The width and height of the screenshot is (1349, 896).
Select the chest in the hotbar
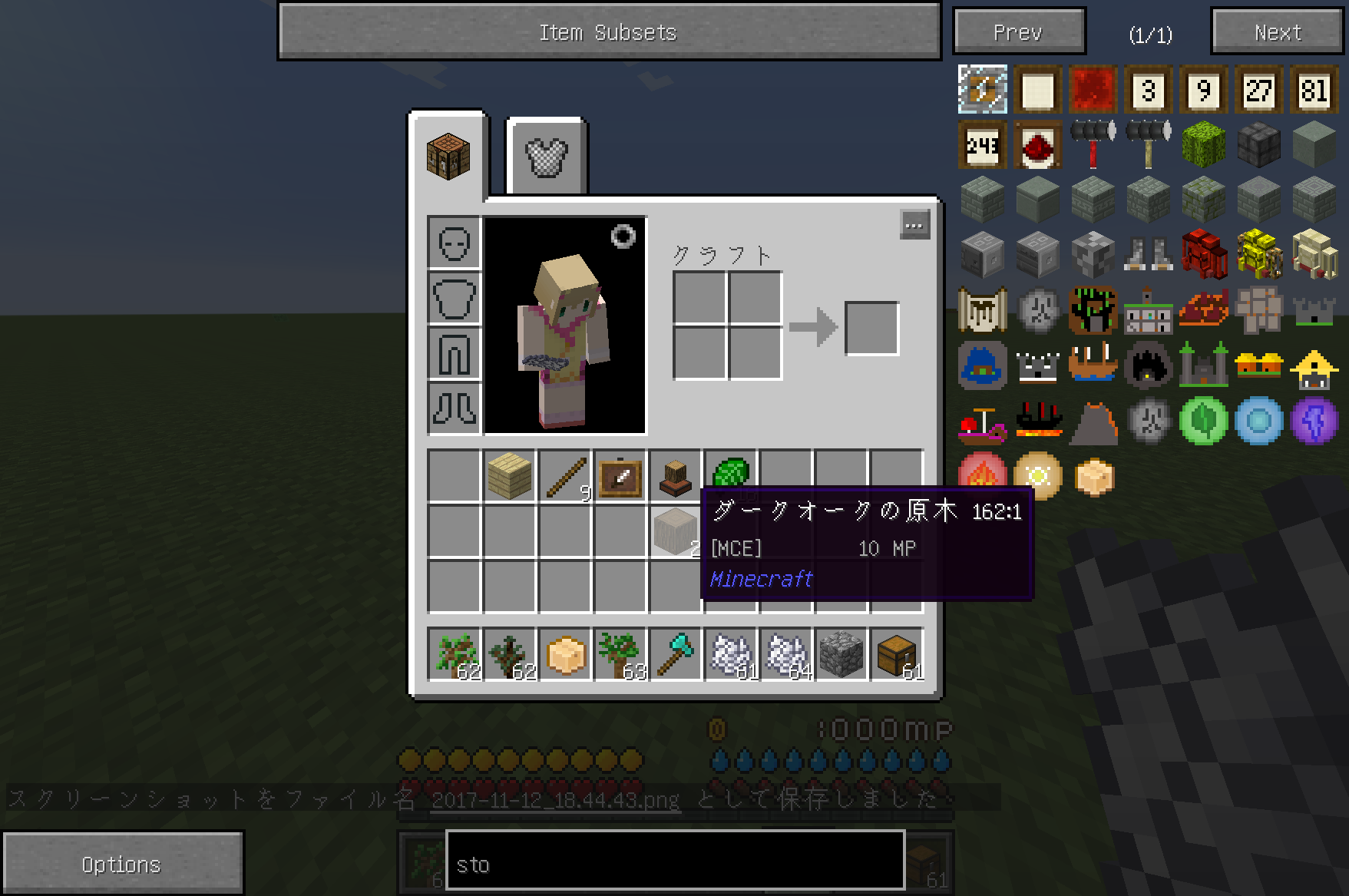click(895, 654)
